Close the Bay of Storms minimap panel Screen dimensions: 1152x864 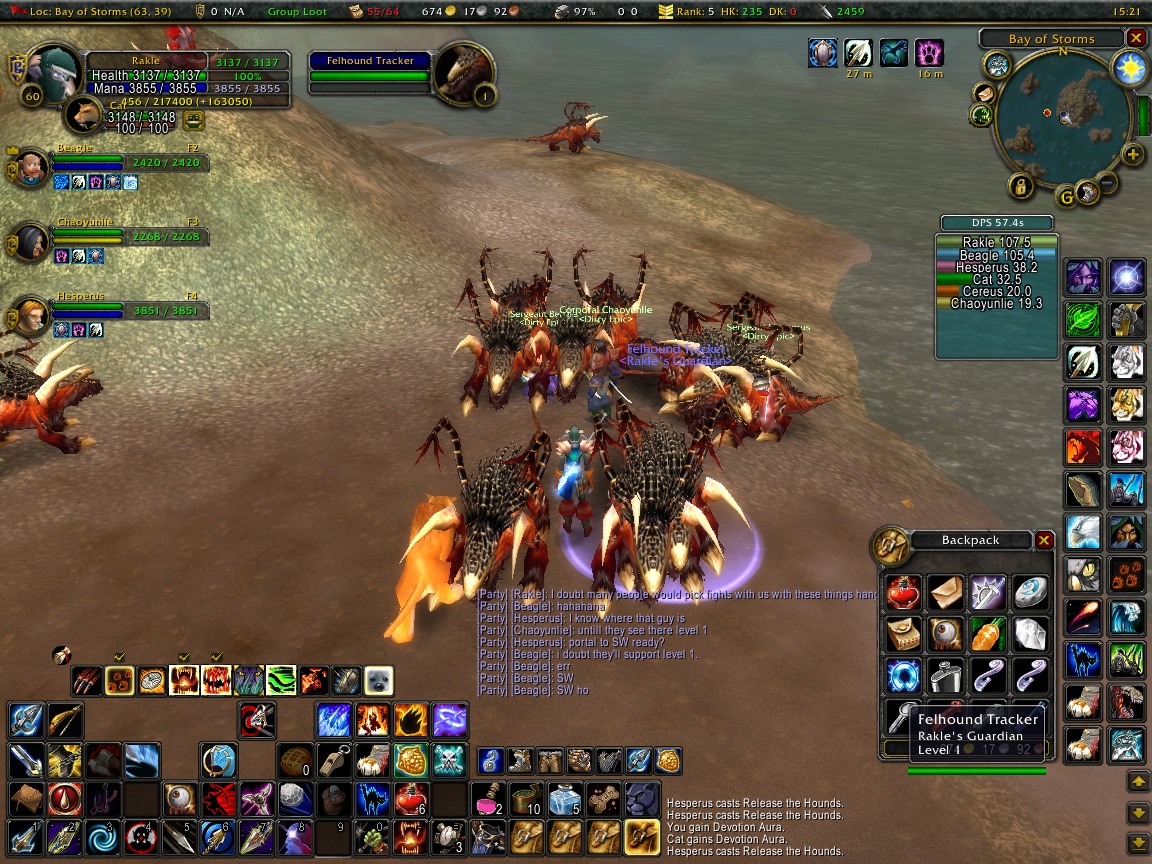coord(1136,38)
